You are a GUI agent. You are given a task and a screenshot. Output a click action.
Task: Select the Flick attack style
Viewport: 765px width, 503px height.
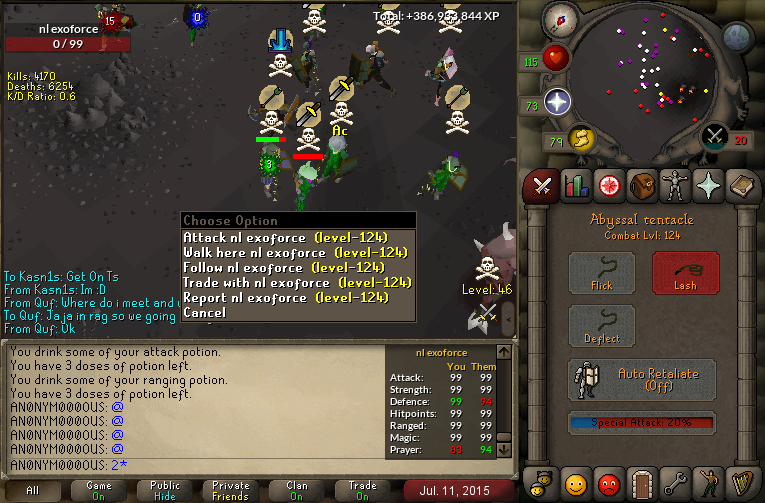[601, 273]
